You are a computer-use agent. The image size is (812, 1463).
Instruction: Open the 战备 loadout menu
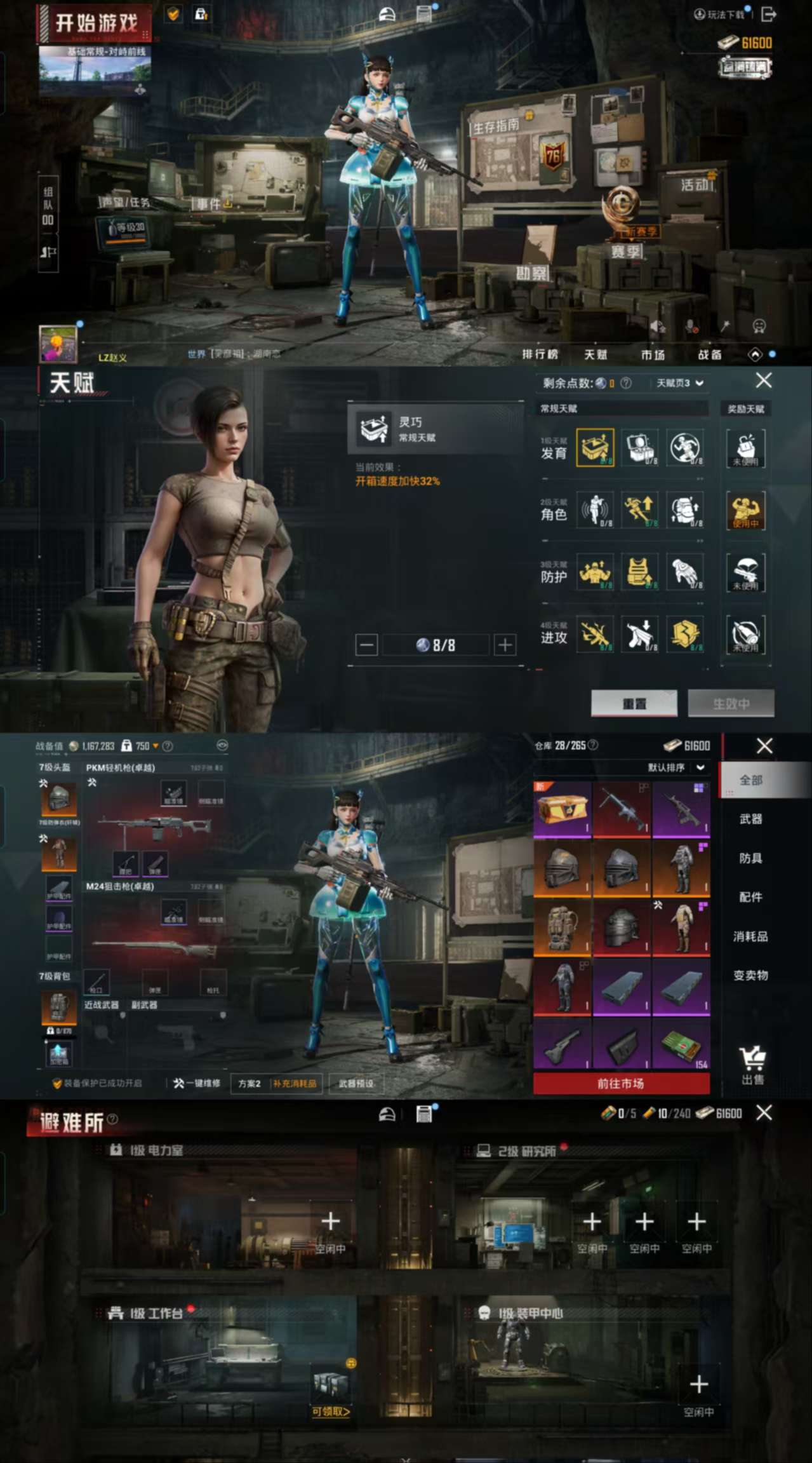click(709, 354)
